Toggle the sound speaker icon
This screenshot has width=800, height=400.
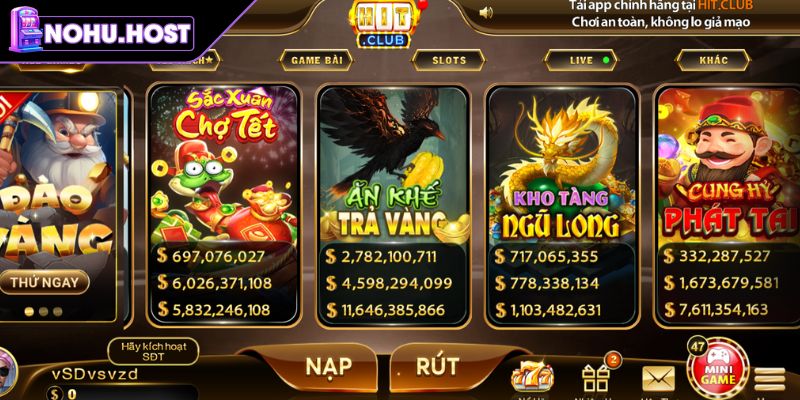(x=486, y=12)
